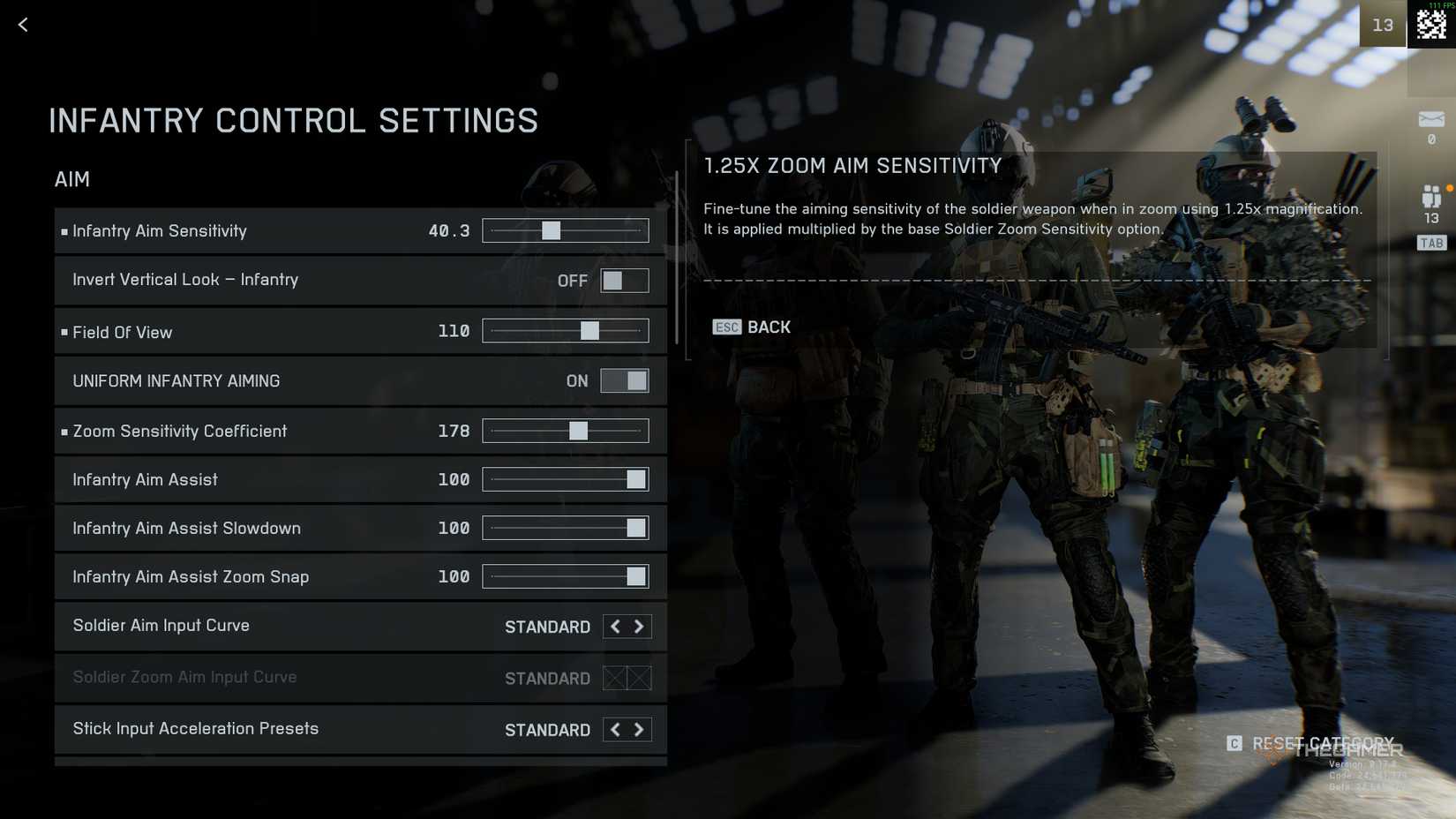Image resolution: width=1456 pixels, height=819 pixels.
Task: Open the Infantry Control Settings title
Action: pyautogui.click(x=294, y=120)
